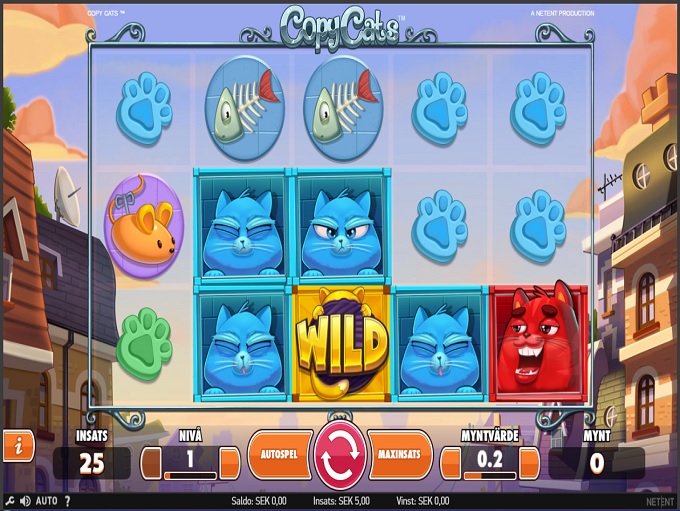This screenshot has width=680, height=511.
Task: Toggle sound with the speaker icon
Action: pyautogui.click(x=22, y=500)
